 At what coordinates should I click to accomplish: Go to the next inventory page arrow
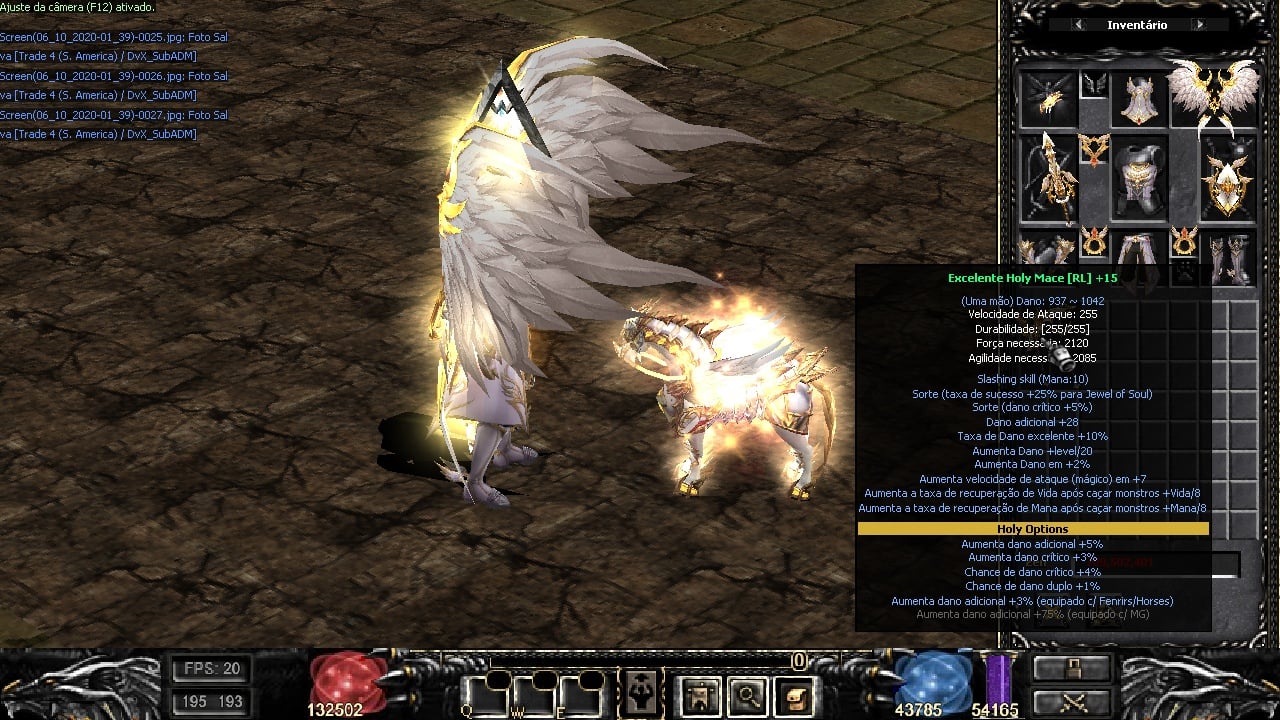click(x=1199, y=25)
